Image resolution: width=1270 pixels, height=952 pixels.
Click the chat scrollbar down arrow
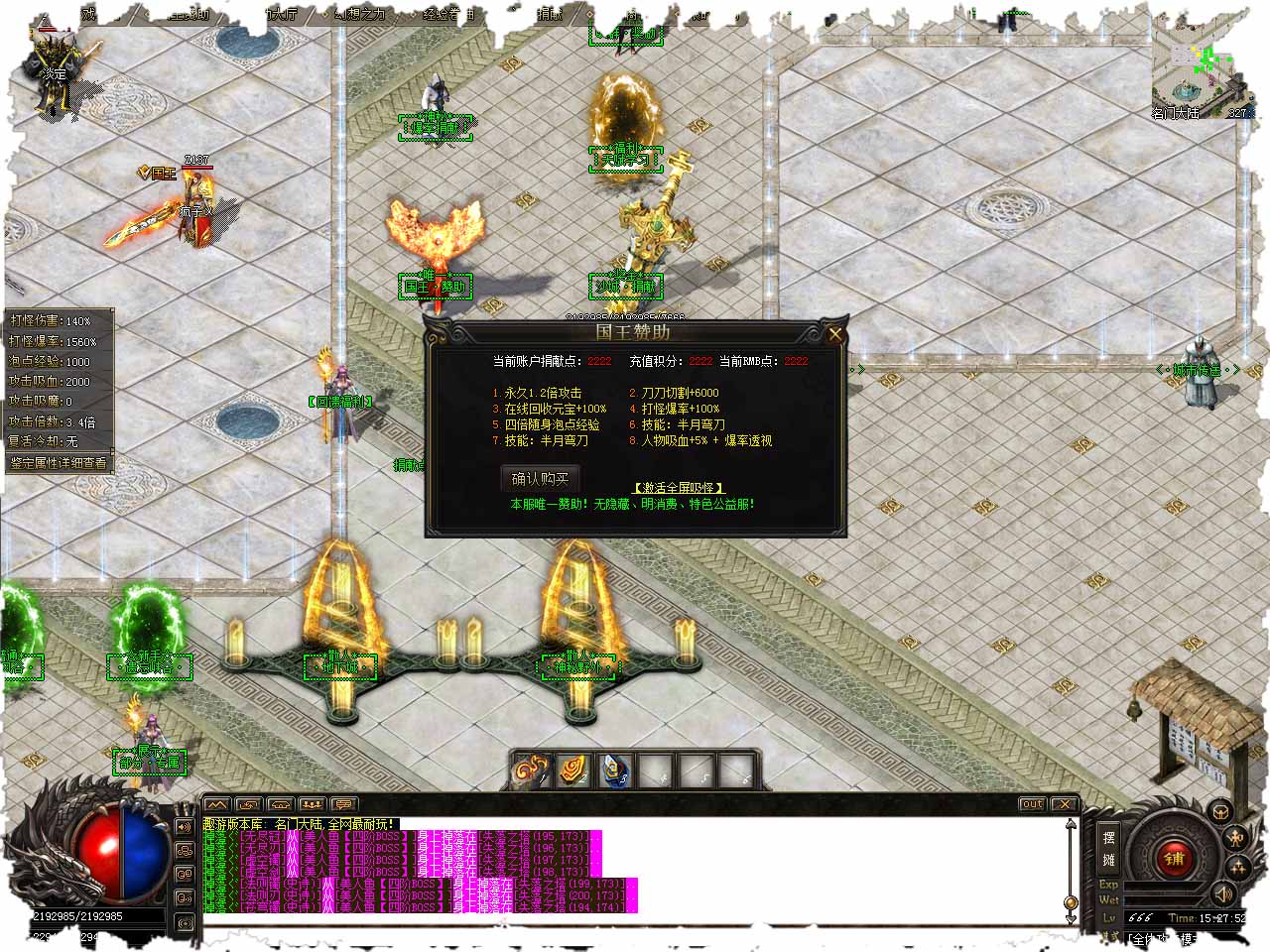click(x=1071, y=917)
